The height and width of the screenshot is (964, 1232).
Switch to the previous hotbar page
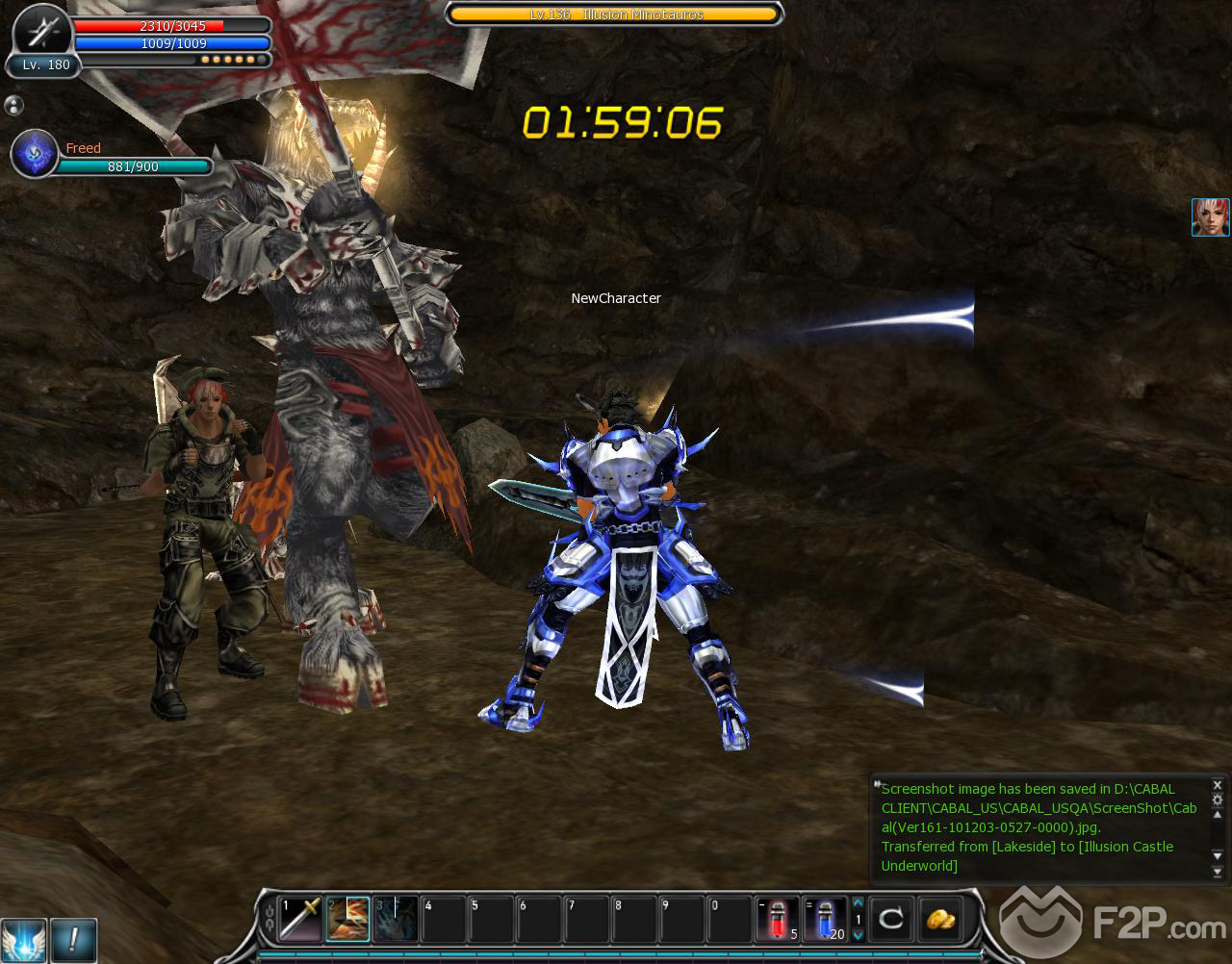[858, 903]
